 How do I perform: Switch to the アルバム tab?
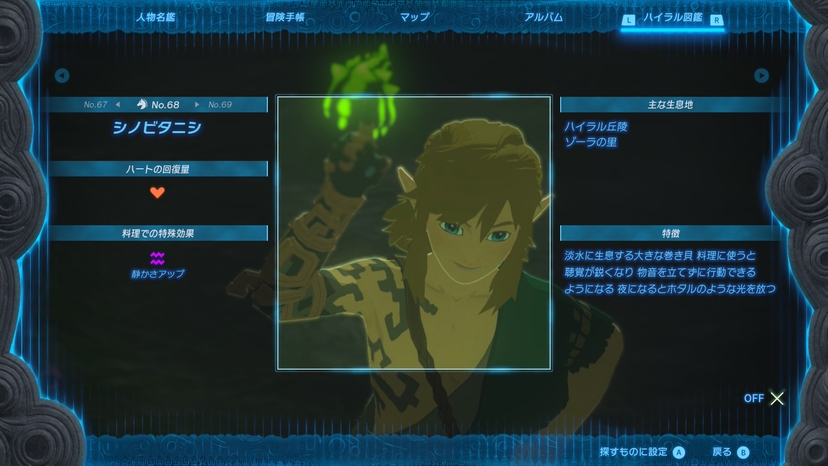(x=543, y=17)
